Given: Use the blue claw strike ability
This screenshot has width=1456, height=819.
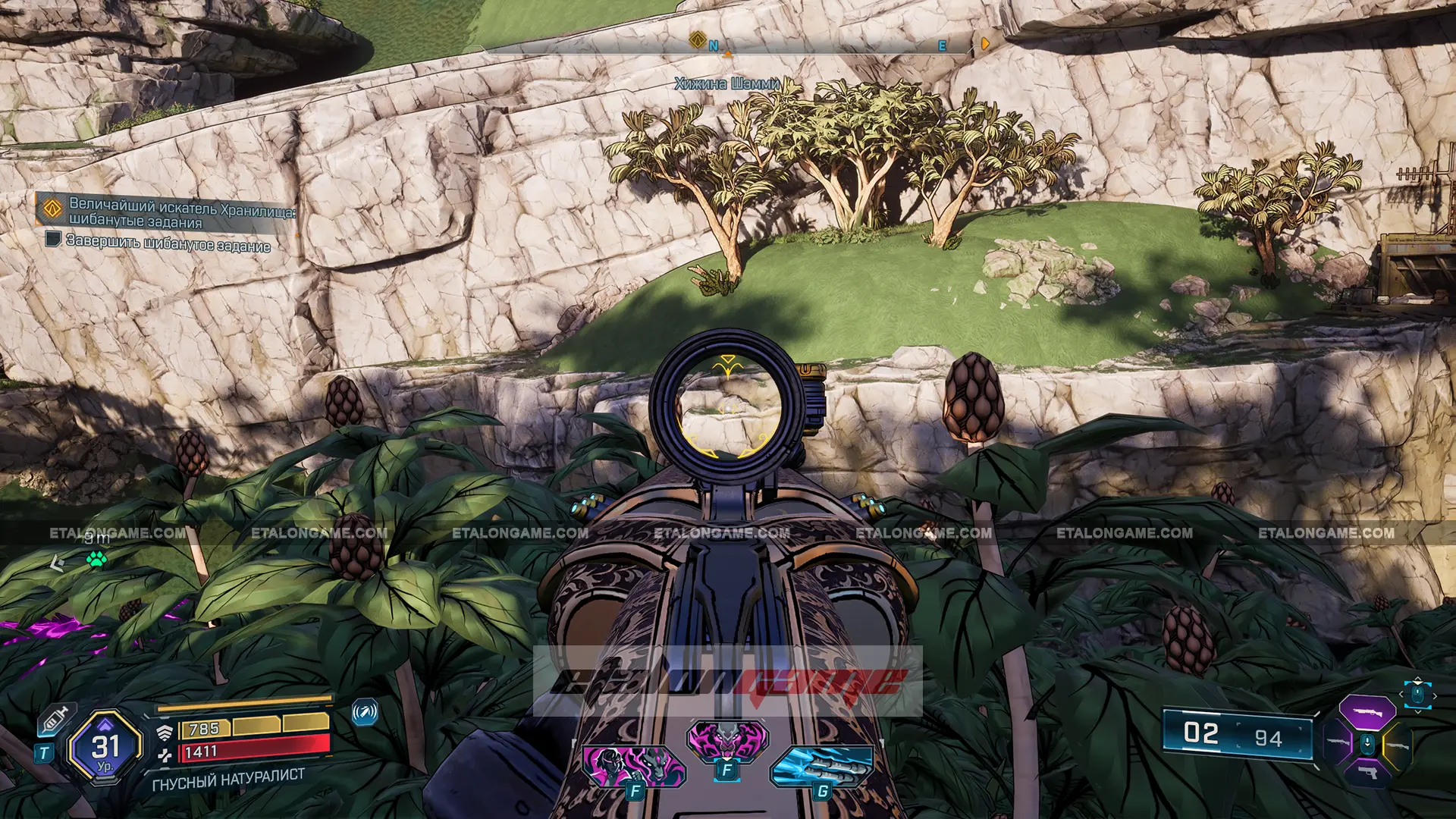Looking at the screenshot, I should point(823,764).
